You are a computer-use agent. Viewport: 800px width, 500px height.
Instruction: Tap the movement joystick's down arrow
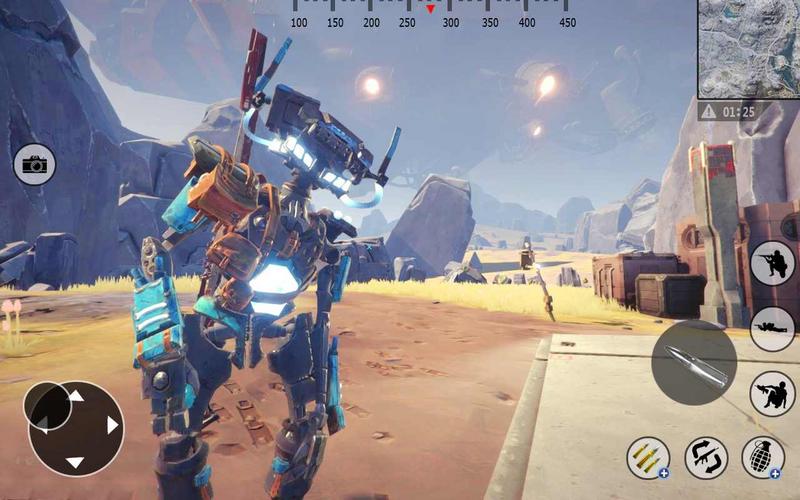(x=75, y=462)
